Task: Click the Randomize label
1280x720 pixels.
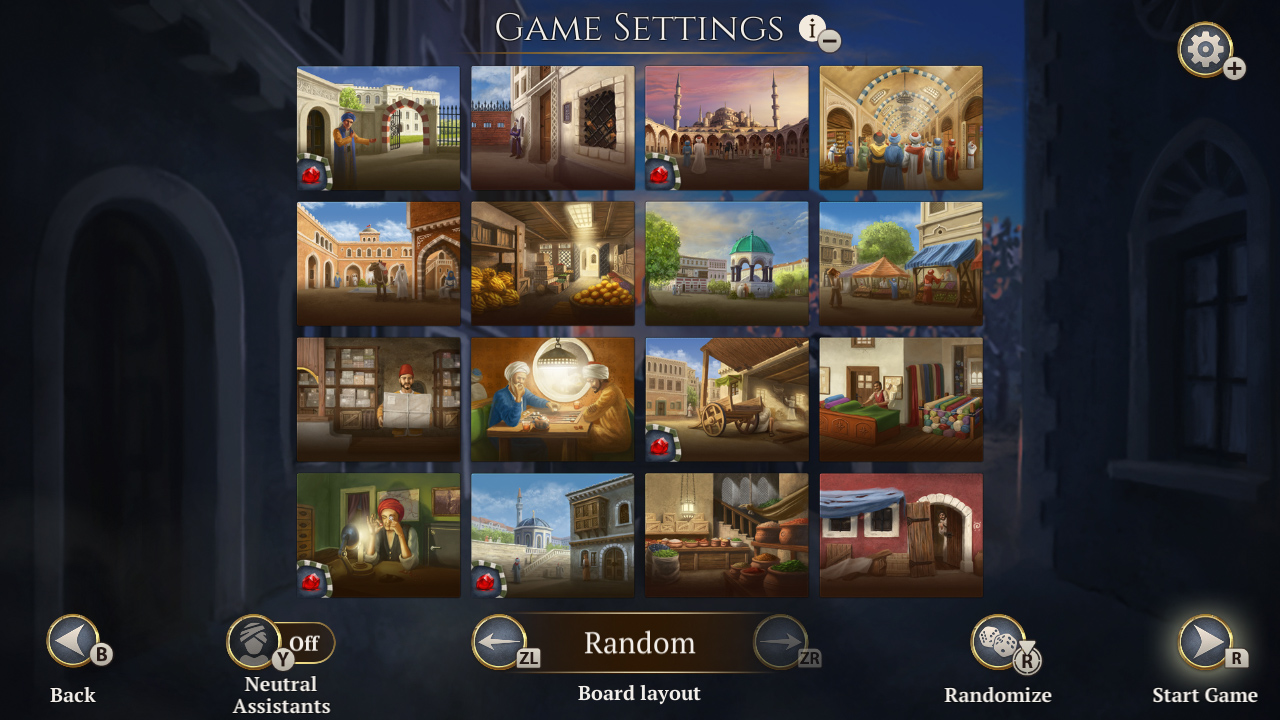Action: point(997,694)
